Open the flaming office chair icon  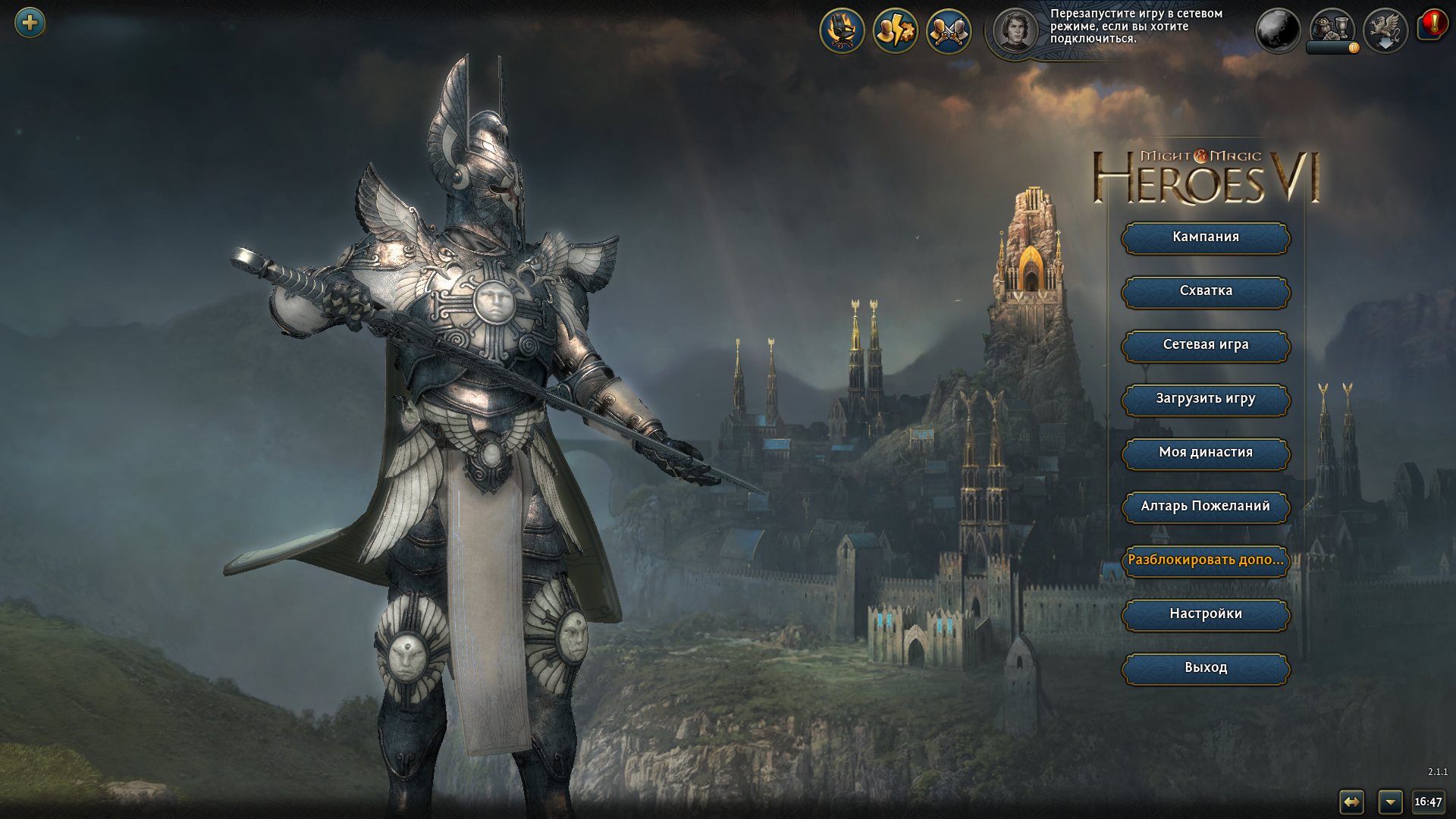tap(842, 31)
